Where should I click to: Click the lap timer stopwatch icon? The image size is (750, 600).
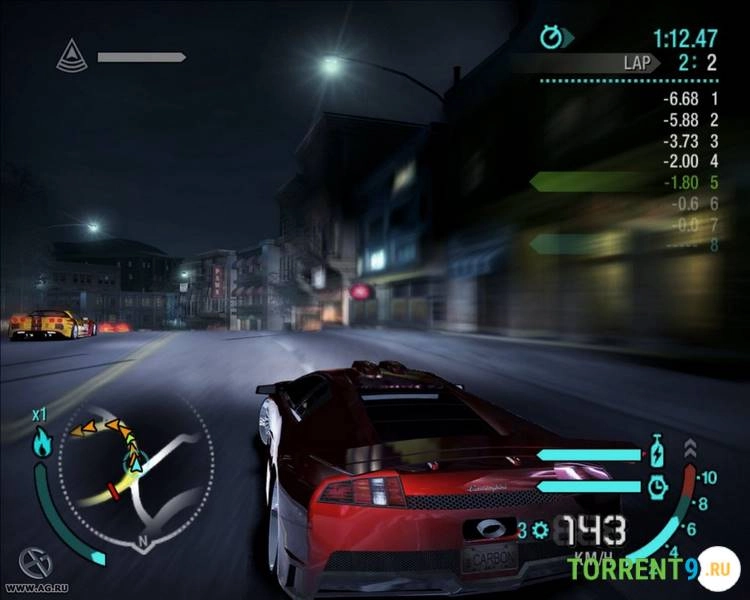pyautogui.click(x=551, y=38)
